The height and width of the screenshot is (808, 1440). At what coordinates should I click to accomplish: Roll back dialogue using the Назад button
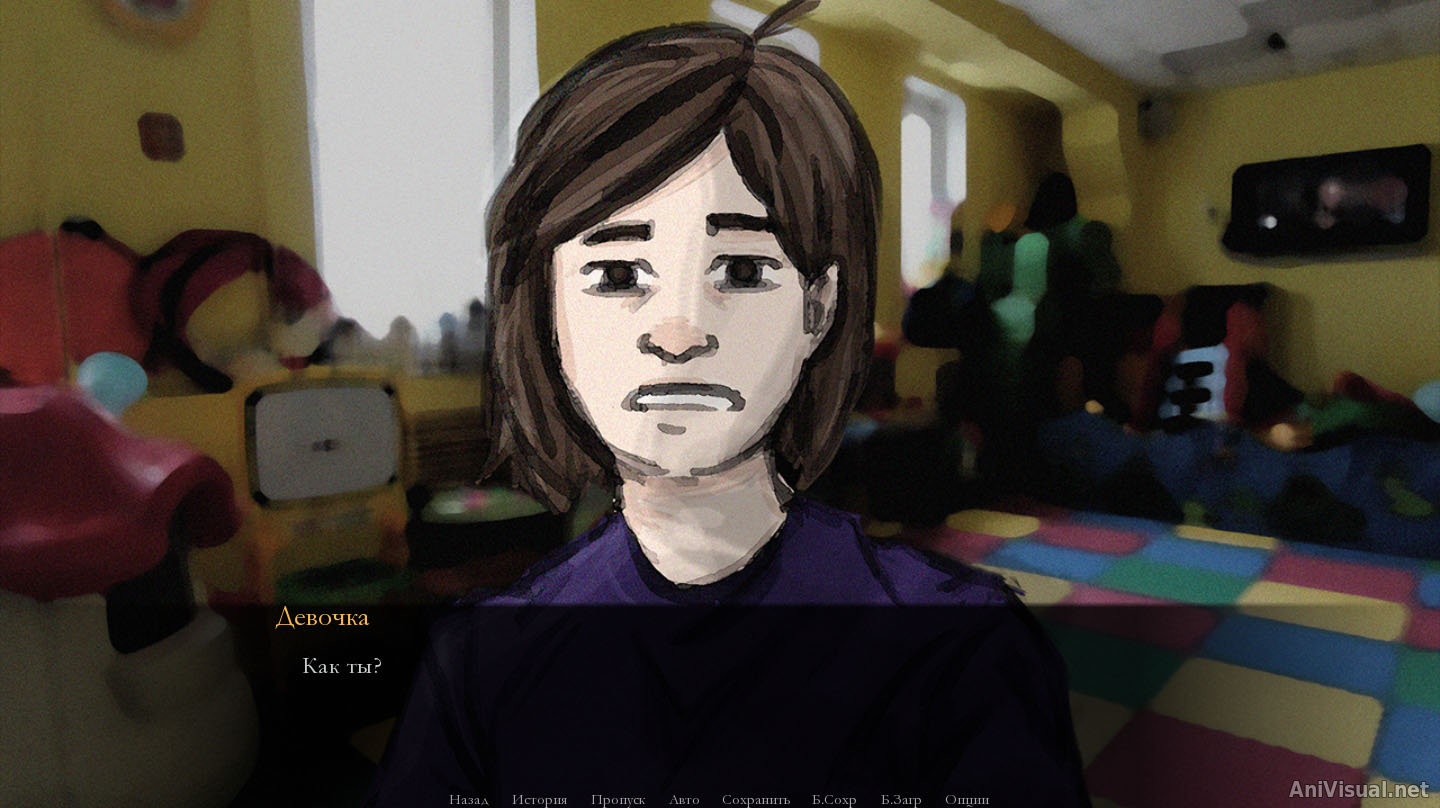(x=469, y=800)
